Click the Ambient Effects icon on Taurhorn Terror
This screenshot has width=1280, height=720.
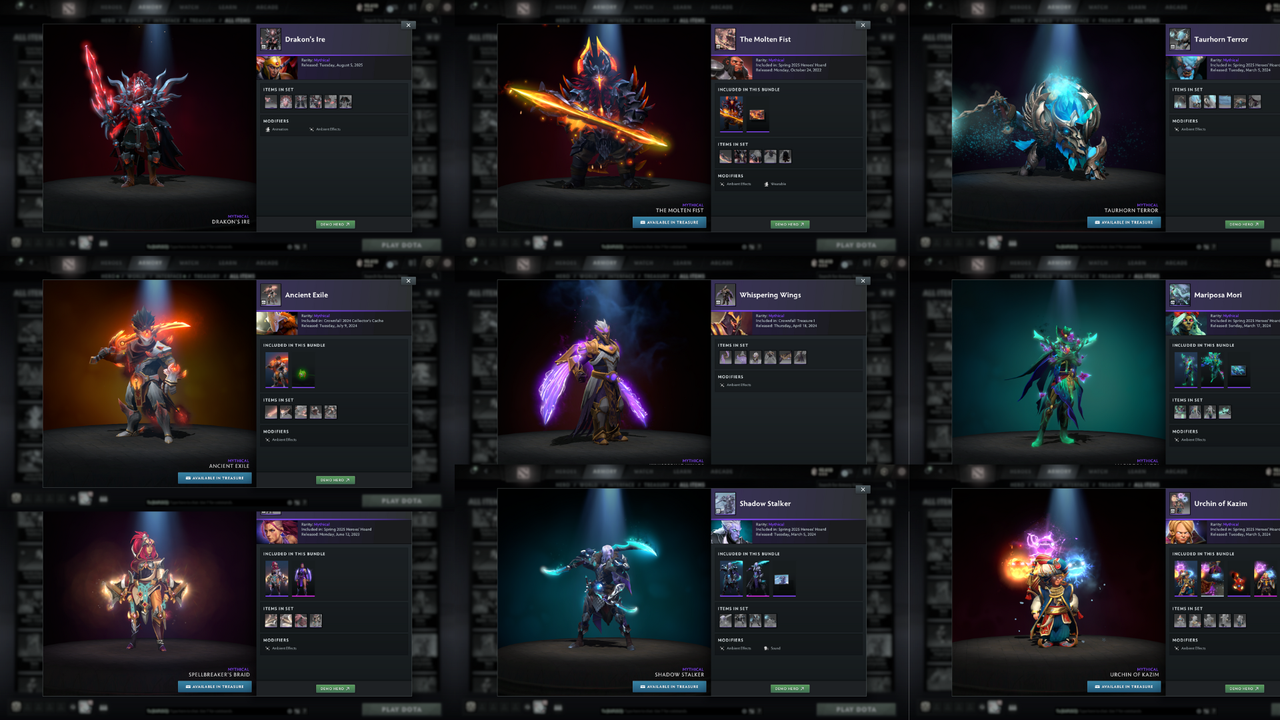[1177, 129]
